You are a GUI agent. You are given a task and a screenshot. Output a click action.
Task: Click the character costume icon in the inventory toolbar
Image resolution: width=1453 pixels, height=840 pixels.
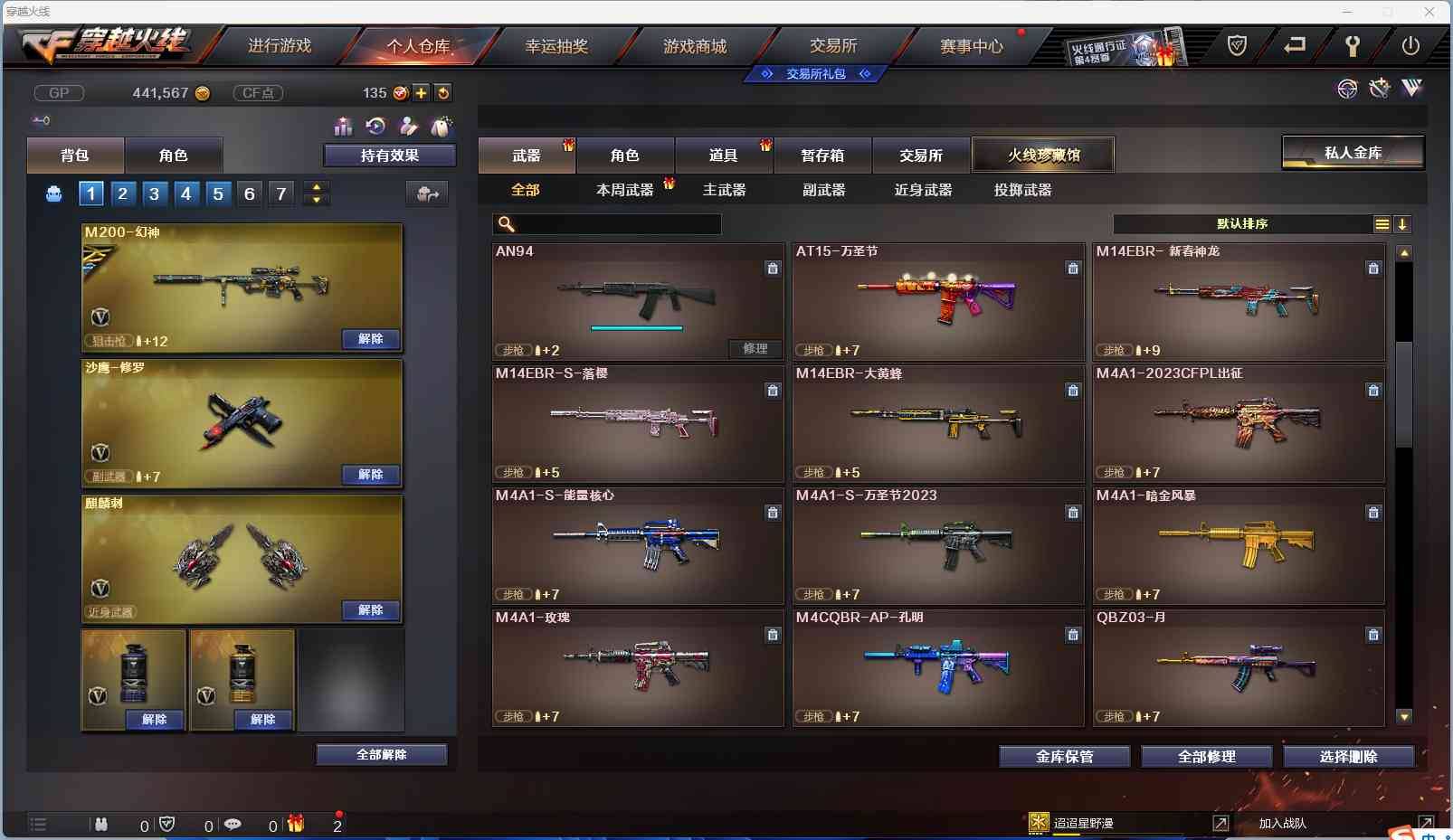coord(410,127)
